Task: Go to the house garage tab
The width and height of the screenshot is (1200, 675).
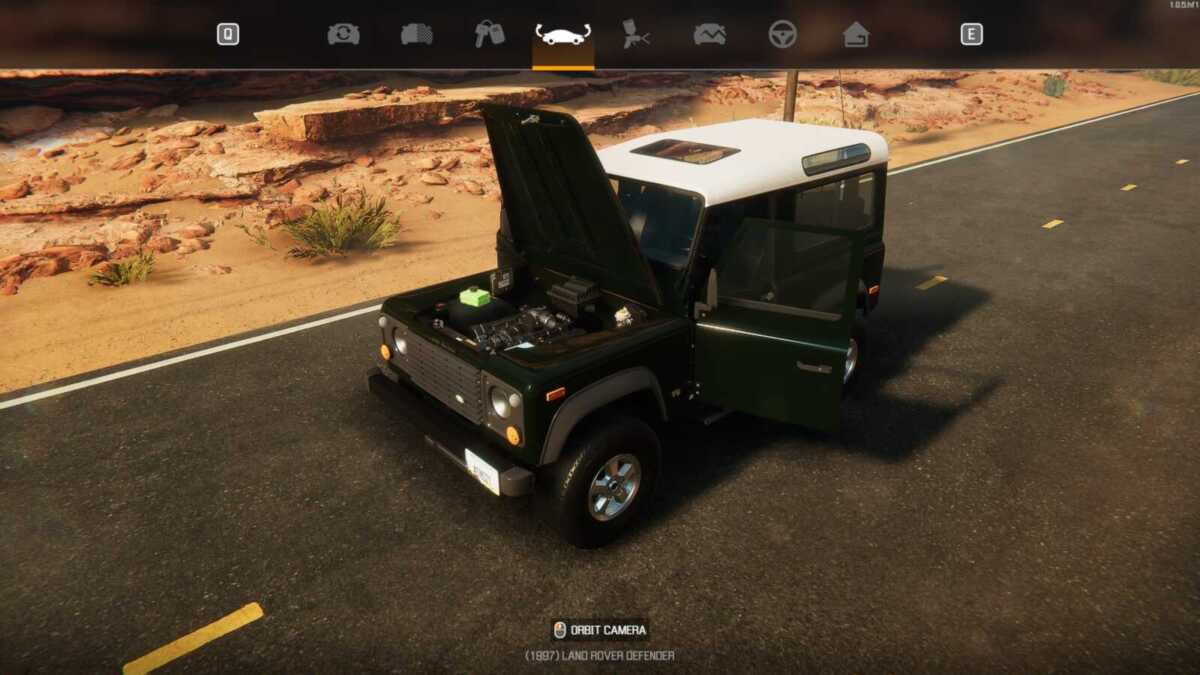Action: click(855, 34)
